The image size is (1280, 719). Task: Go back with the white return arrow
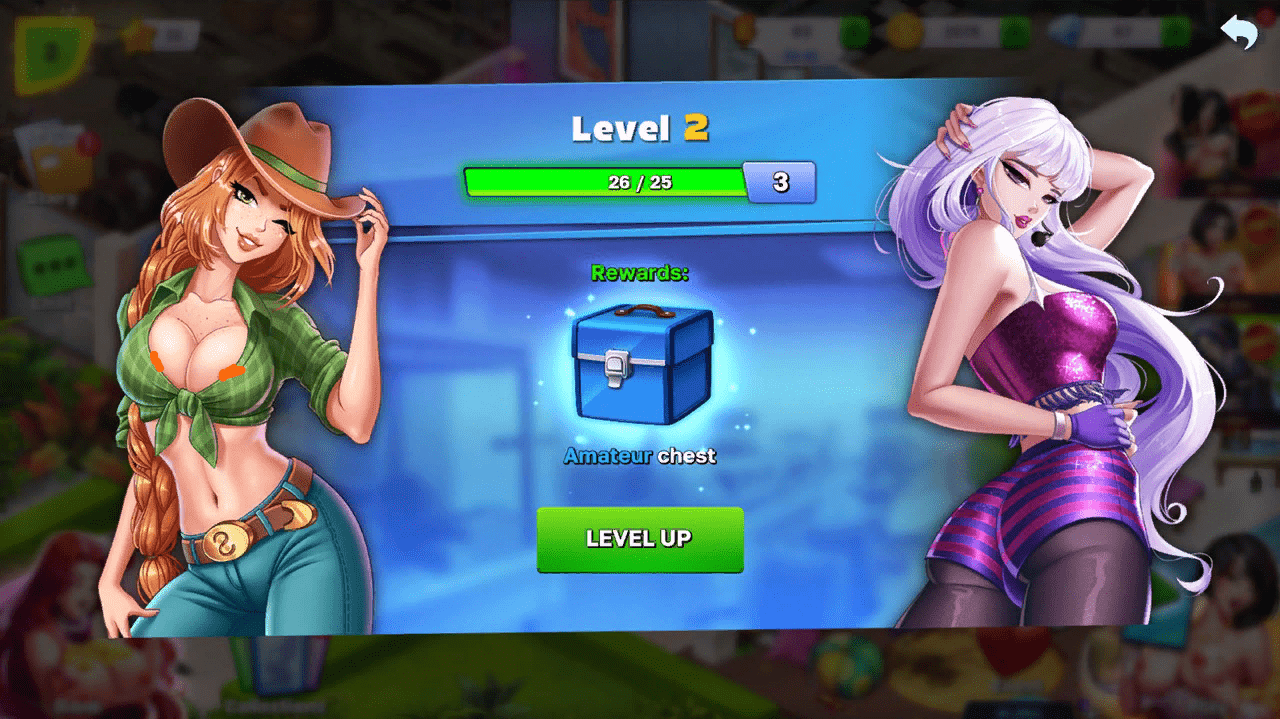coord(1239,32)
